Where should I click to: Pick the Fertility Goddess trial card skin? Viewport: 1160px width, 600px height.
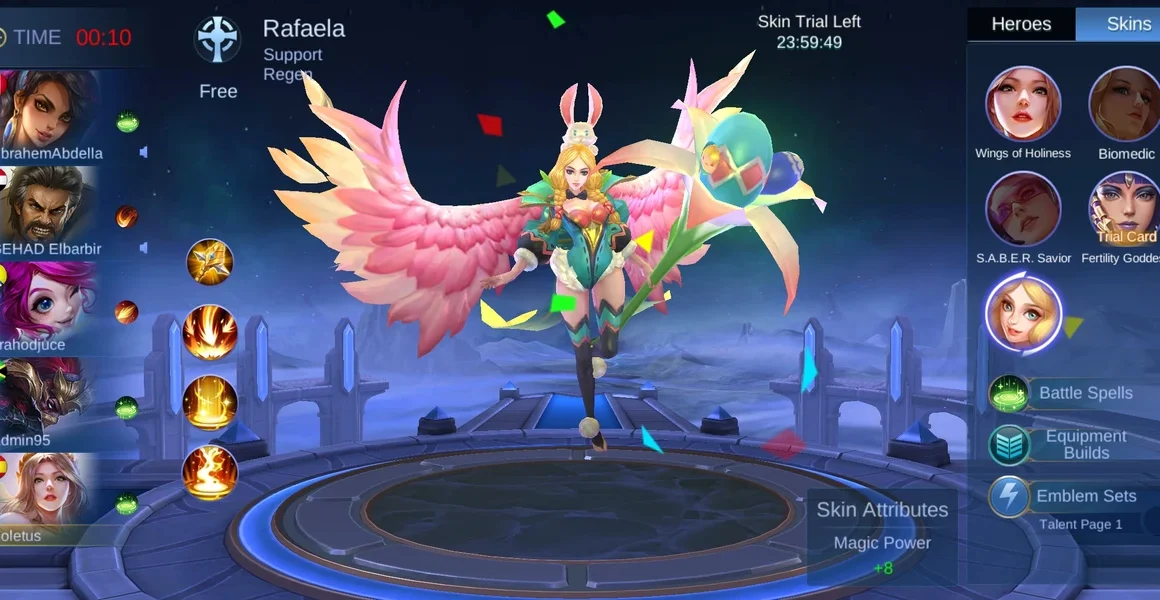pyautogui.click(x=1124, y=209)
